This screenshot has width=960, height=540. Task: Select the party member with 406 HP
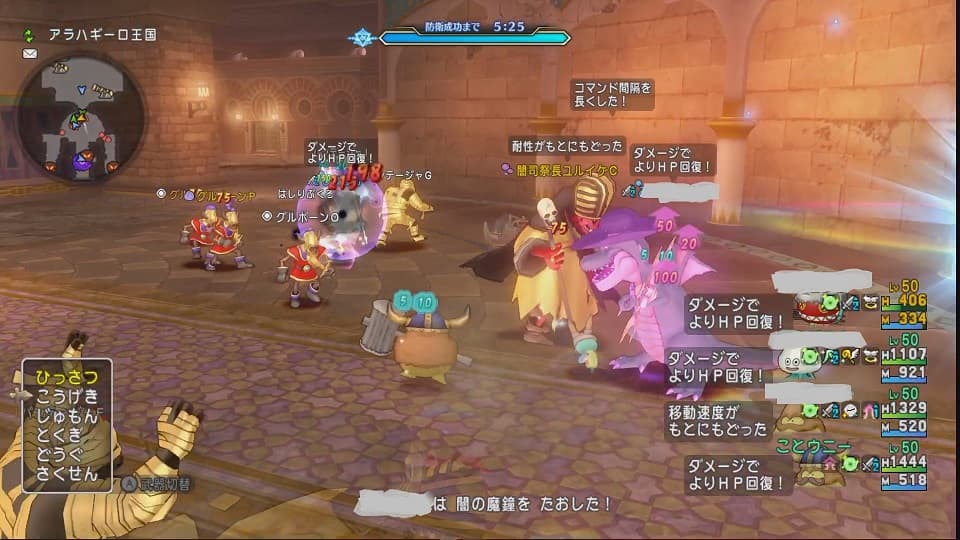[860, 308]
